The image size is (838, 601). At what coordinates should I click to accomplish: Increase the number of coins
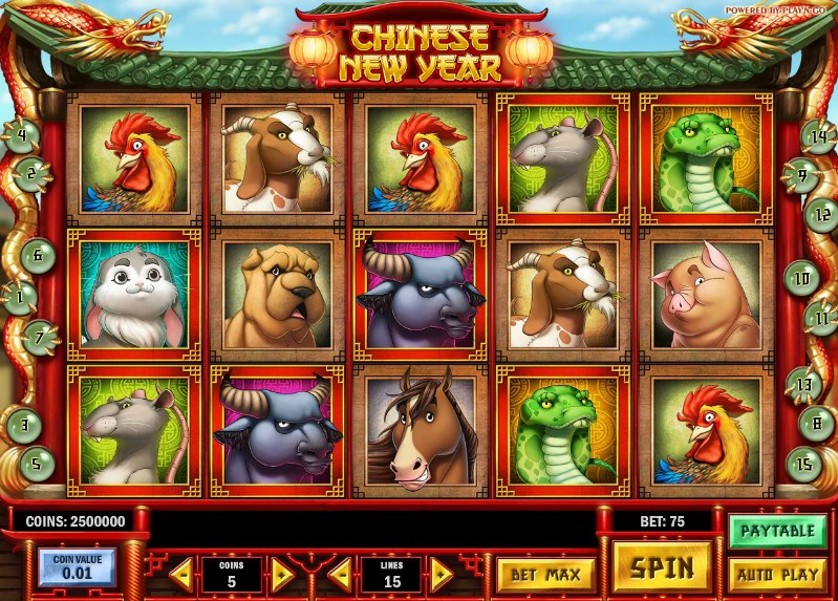coord(282,575)
